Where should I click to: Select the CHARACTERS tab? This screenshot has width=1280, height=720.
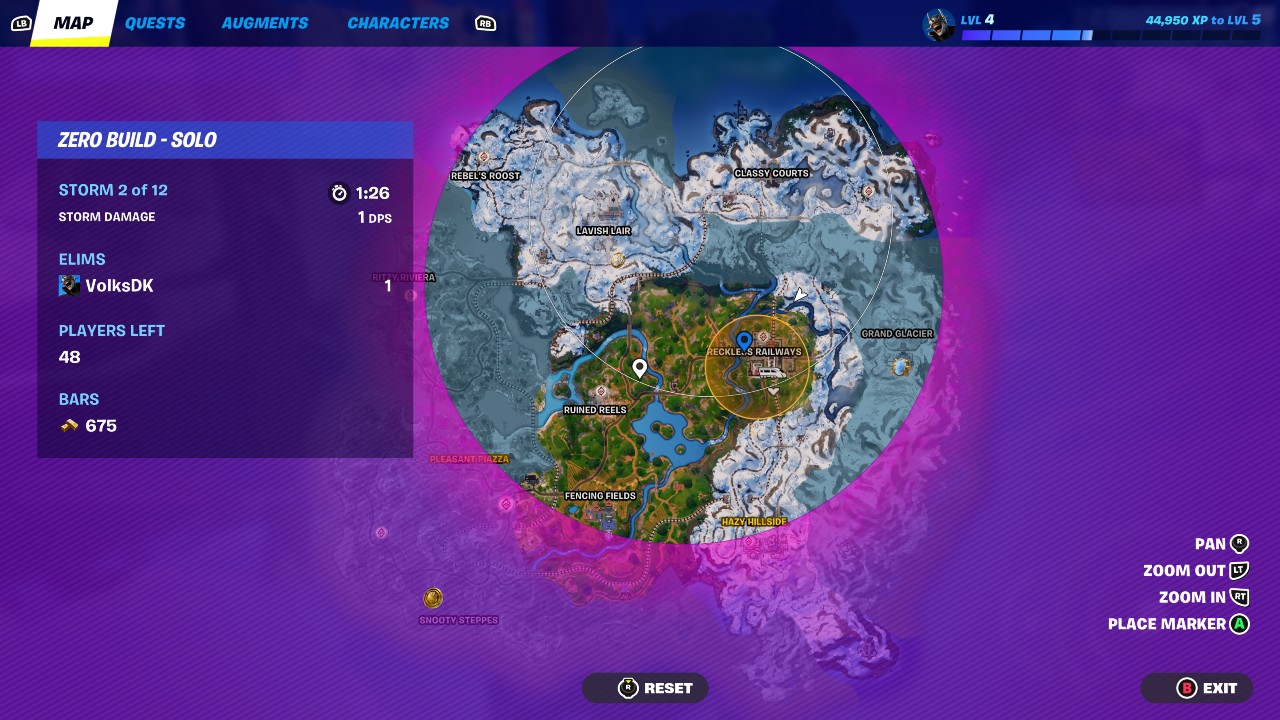[397, 22]
